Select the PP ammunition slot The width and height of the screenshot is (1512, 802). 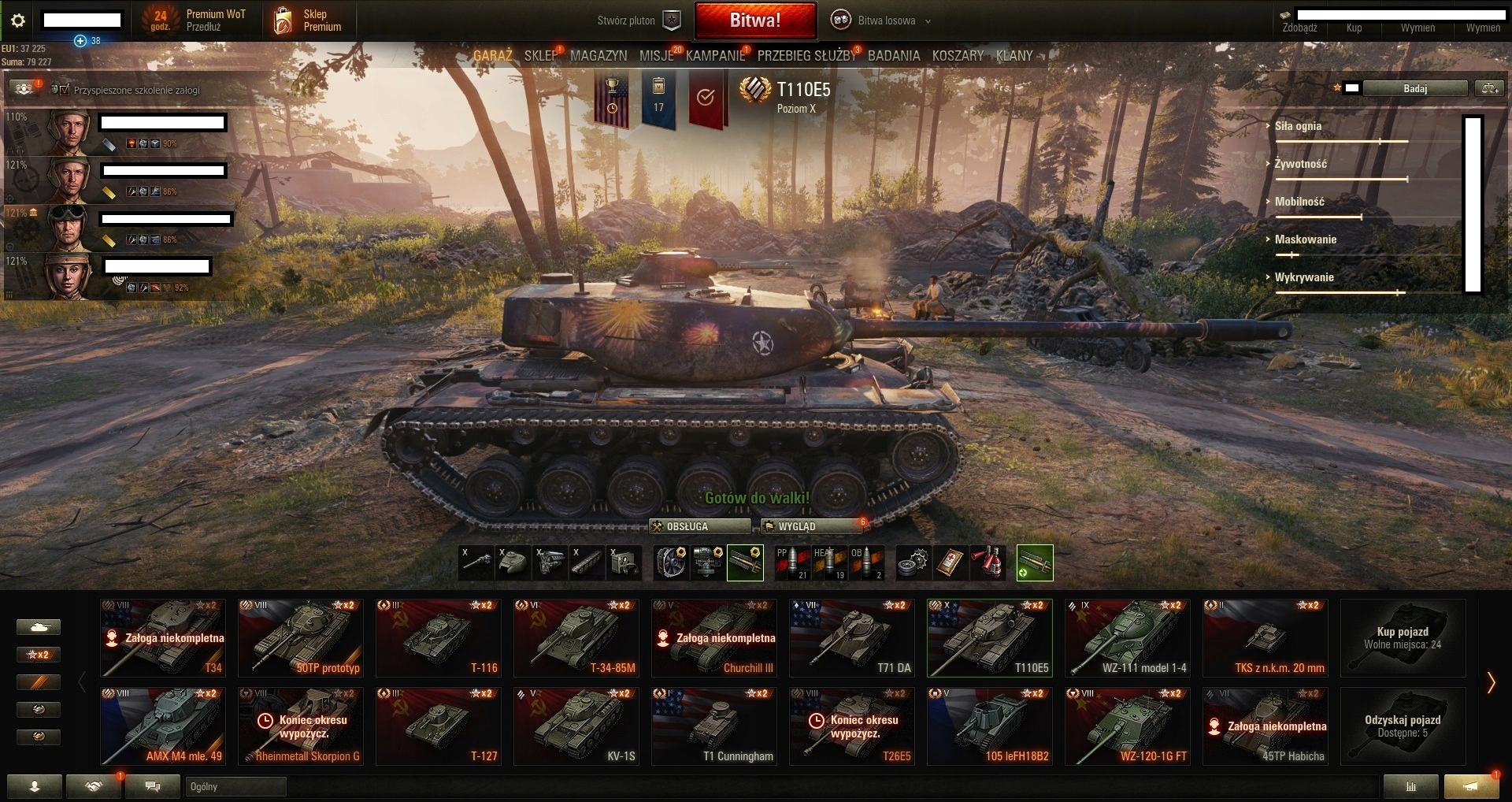pyautogui.click(x=791, y=563)
